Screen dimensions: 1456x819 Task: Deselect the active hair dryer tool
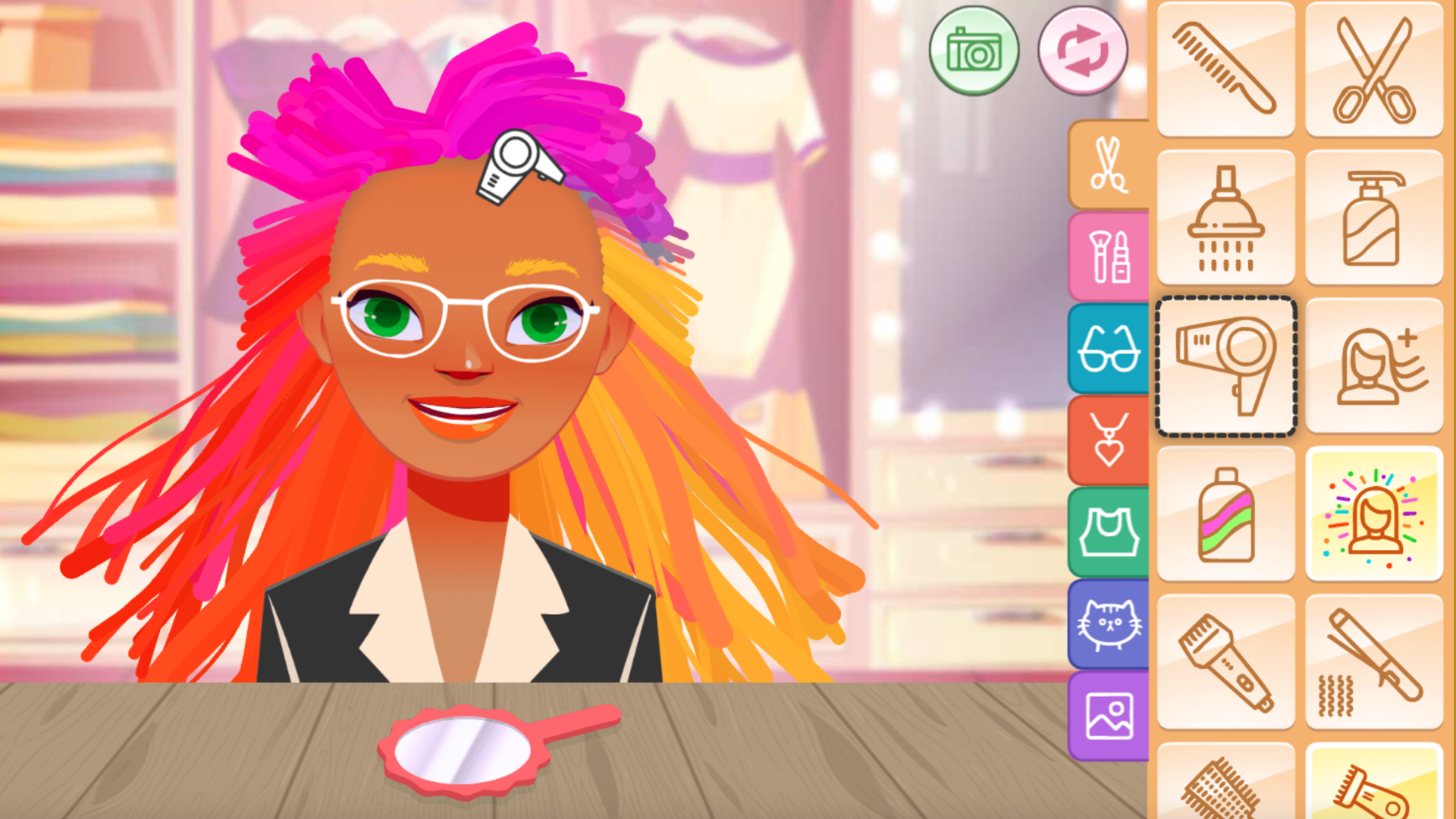click(1225, 364)
